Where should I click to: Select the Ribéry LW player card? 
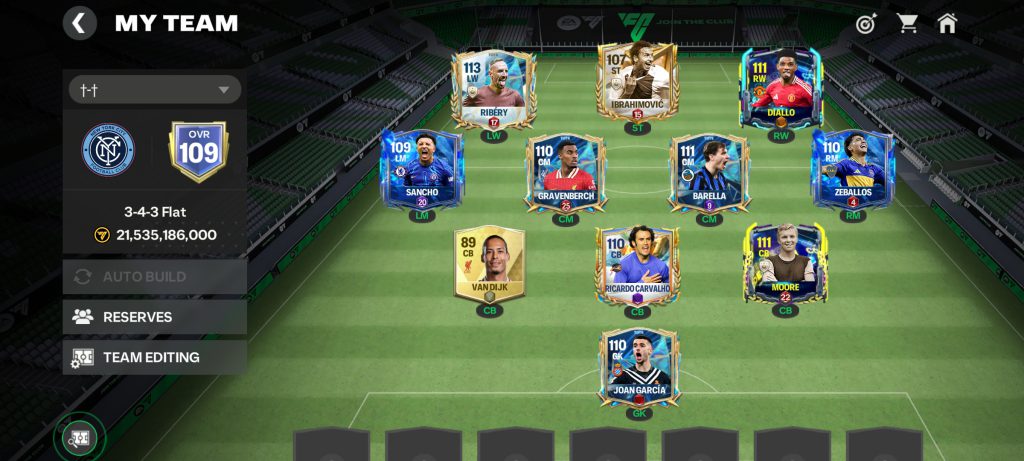tap(493, 88)
